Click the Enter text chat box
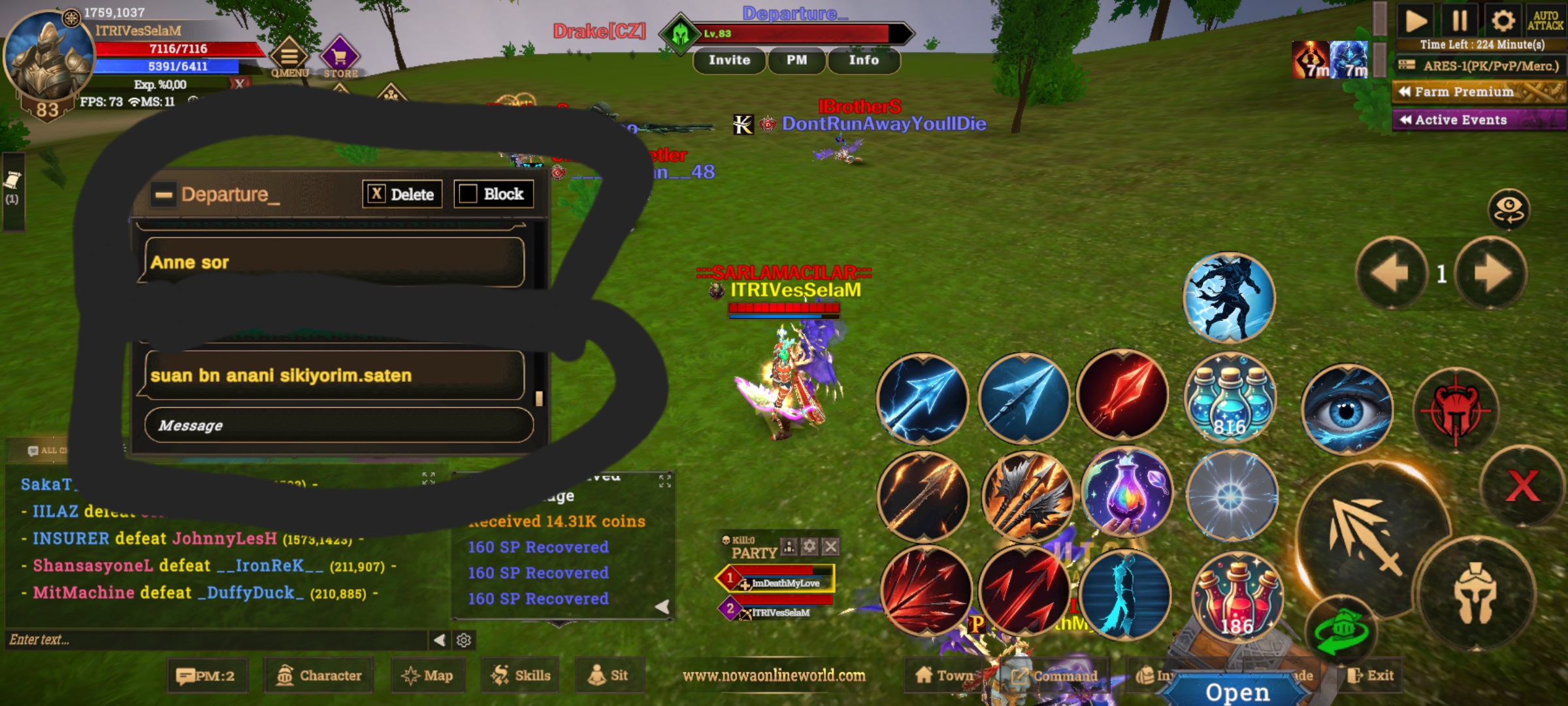This screenshot has height=706, width=1568. coord(216,640)
